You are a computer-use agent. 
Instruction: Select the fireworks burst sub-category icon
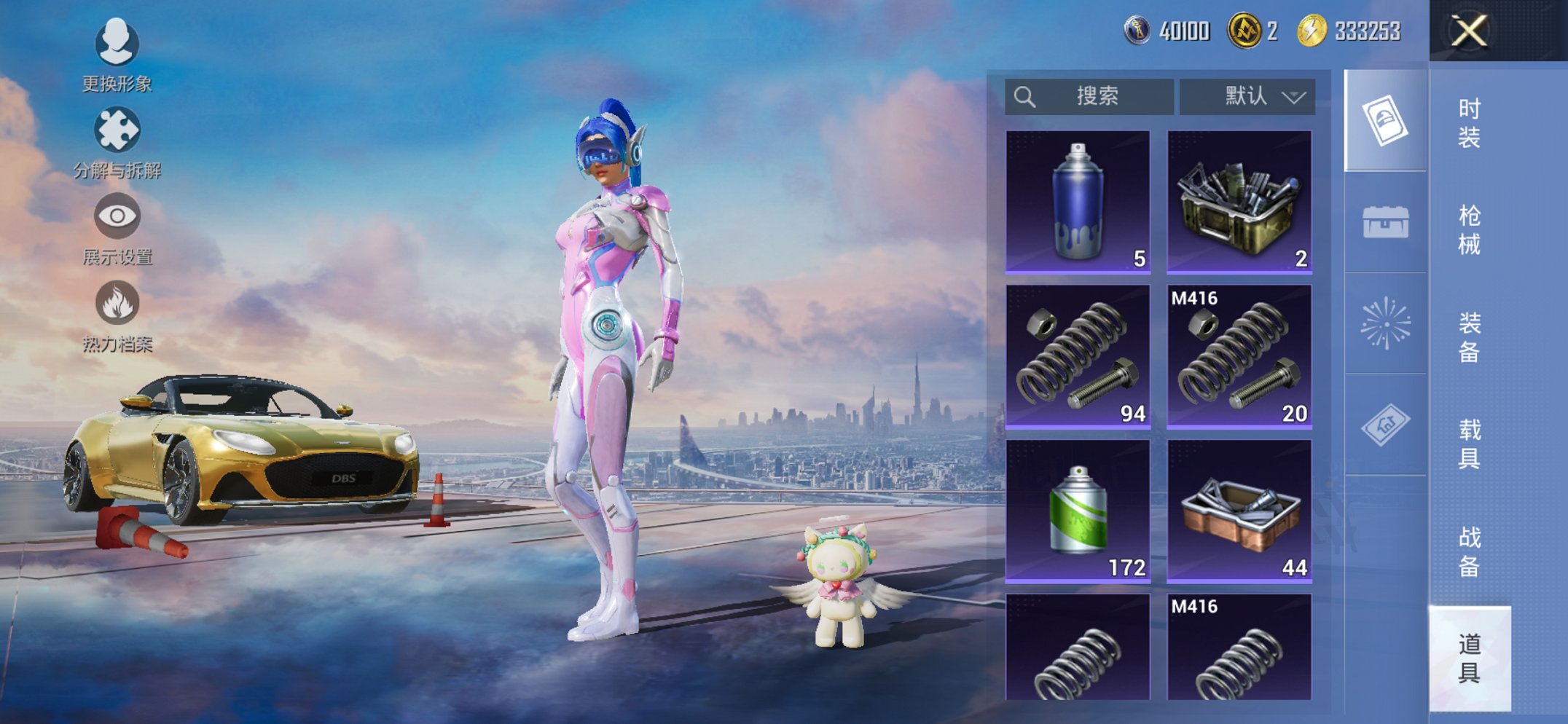click(1385, 323)
